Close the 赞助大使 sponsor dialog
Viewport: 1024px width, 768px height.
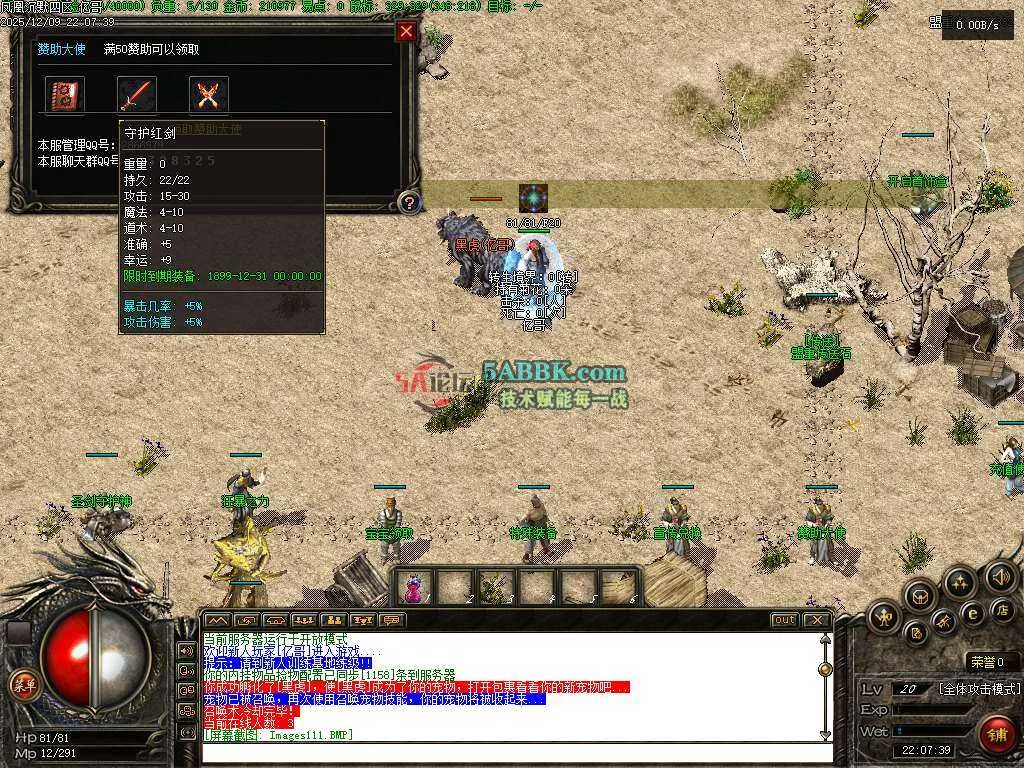[406, 31]
